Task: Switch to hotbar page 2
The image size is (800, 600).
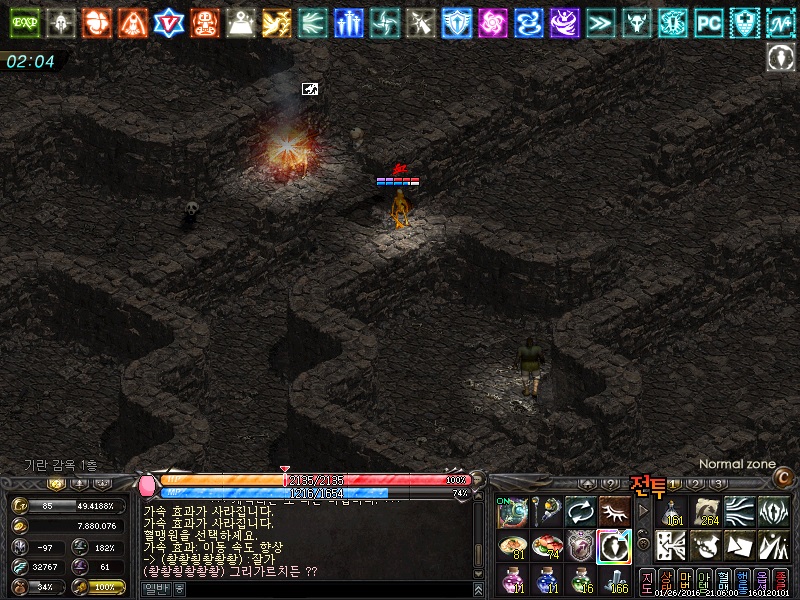Action: coord(696,485)
